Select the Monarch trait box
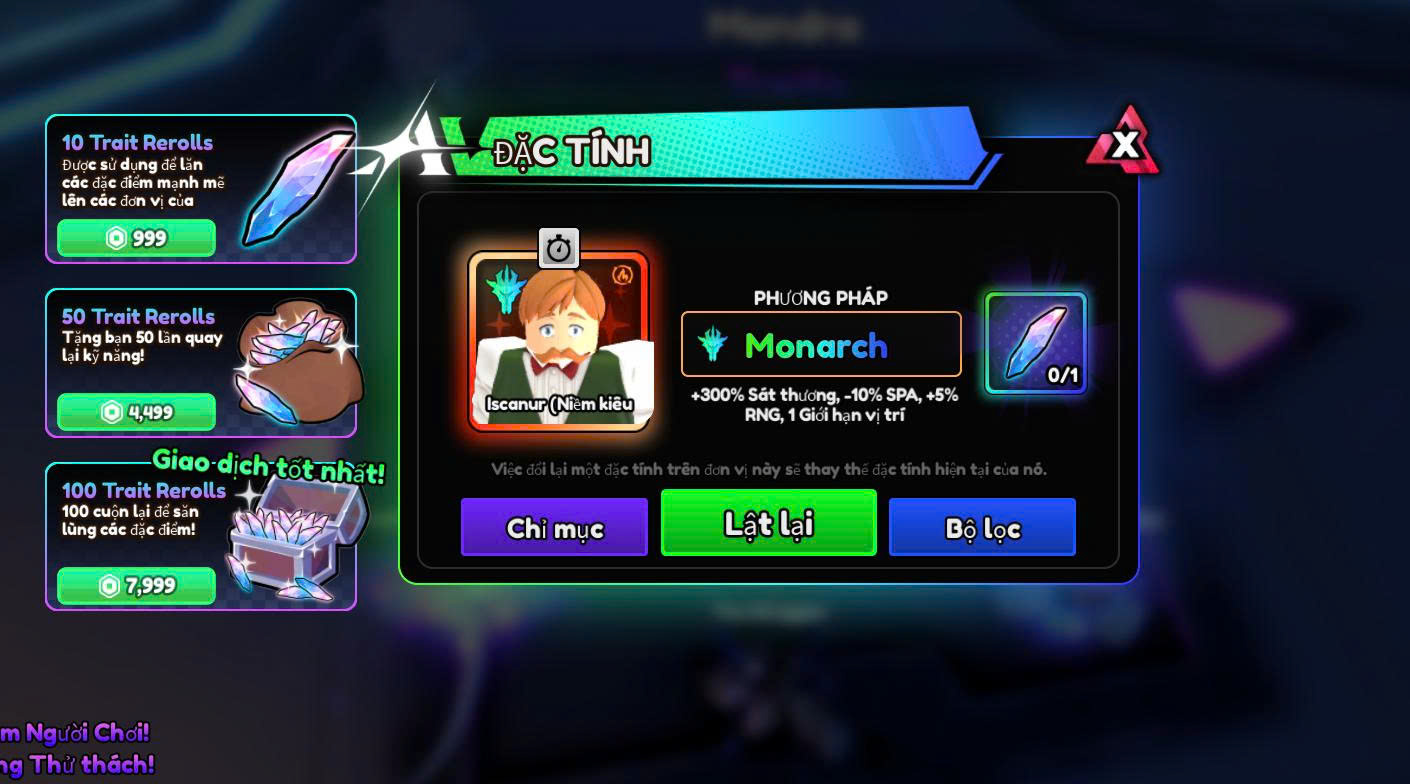The image size is (1410, 784). [821, 345]
